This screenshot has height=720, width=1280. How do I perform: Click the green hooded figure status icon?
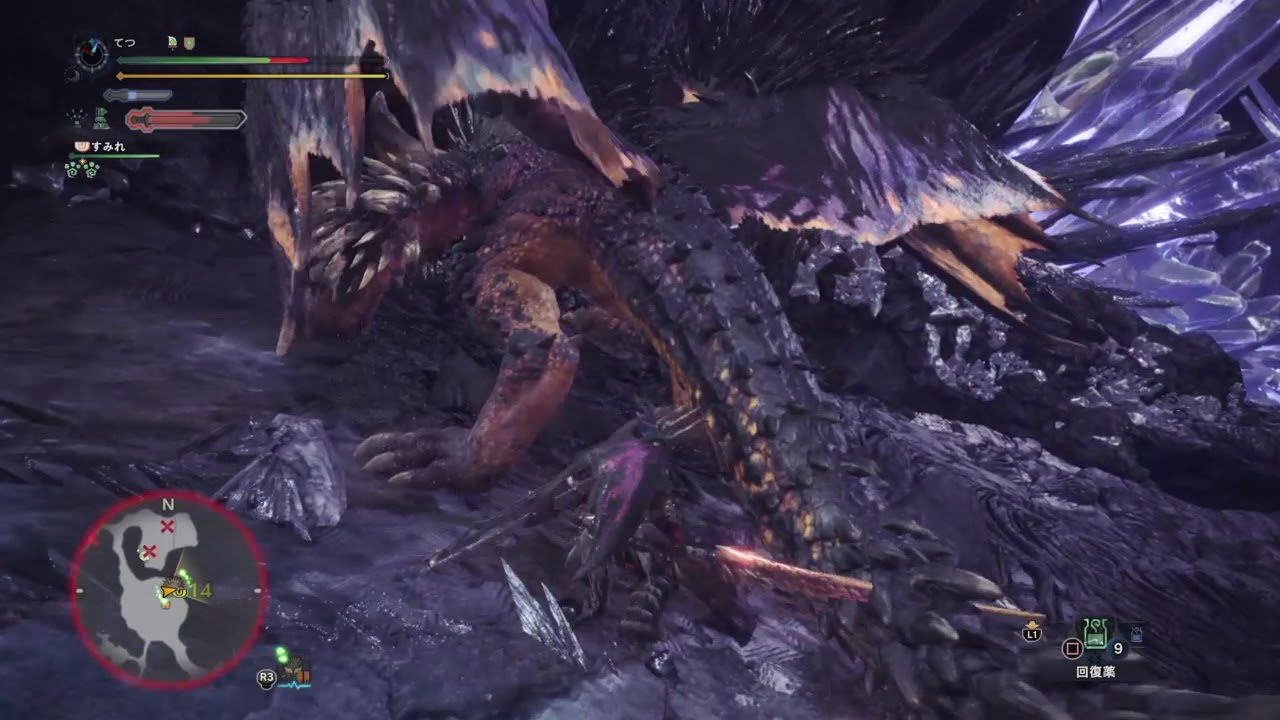click(x=101, y=119)
